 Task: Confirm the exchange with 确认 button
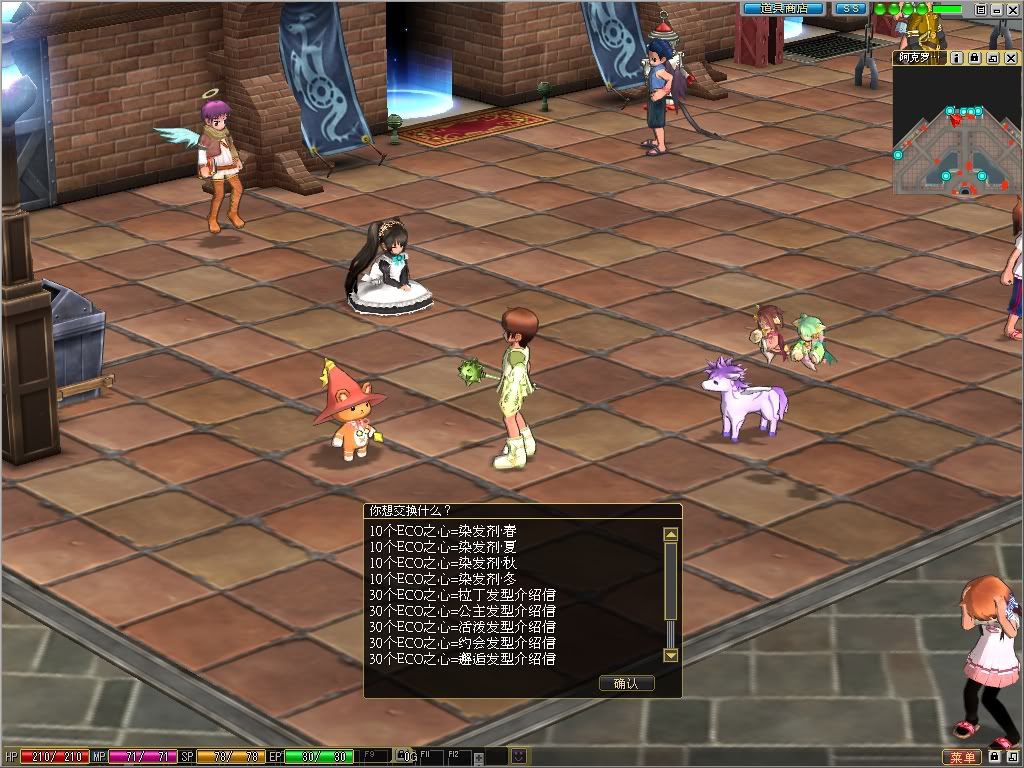[x=626, y=683]
